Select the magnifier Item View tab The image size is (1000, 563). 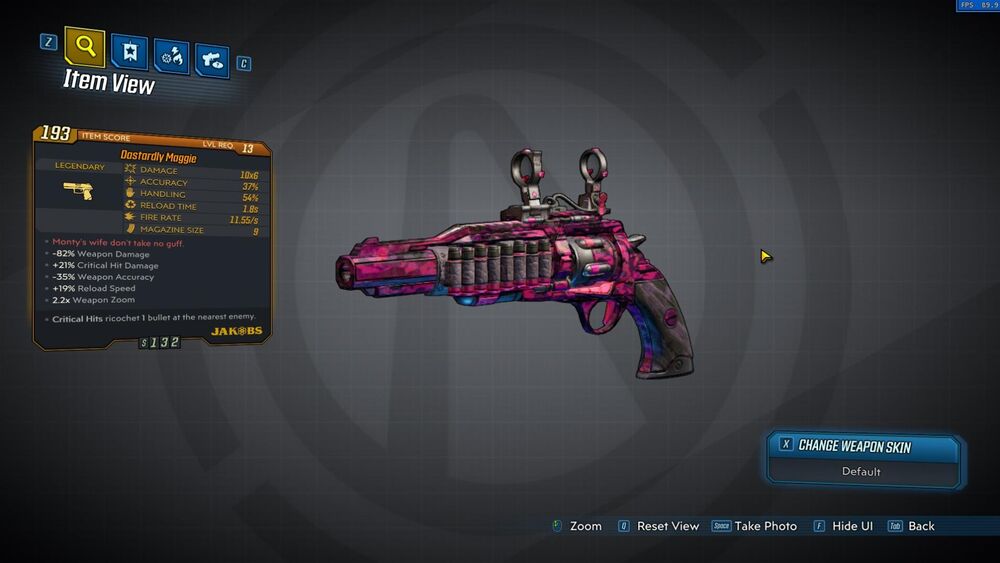click(85, 46)
